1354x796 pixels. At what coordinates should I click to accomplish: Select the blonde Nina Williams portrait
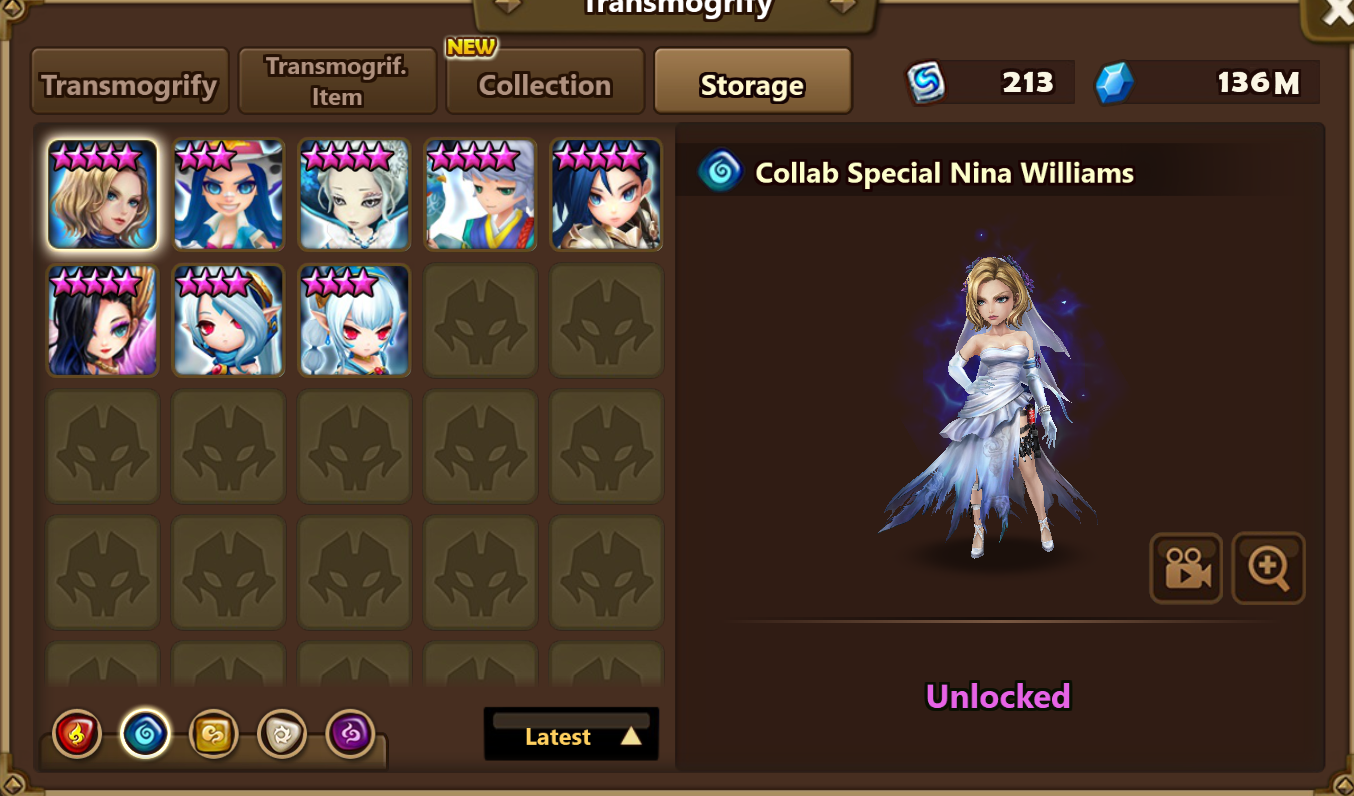point(103,194)
